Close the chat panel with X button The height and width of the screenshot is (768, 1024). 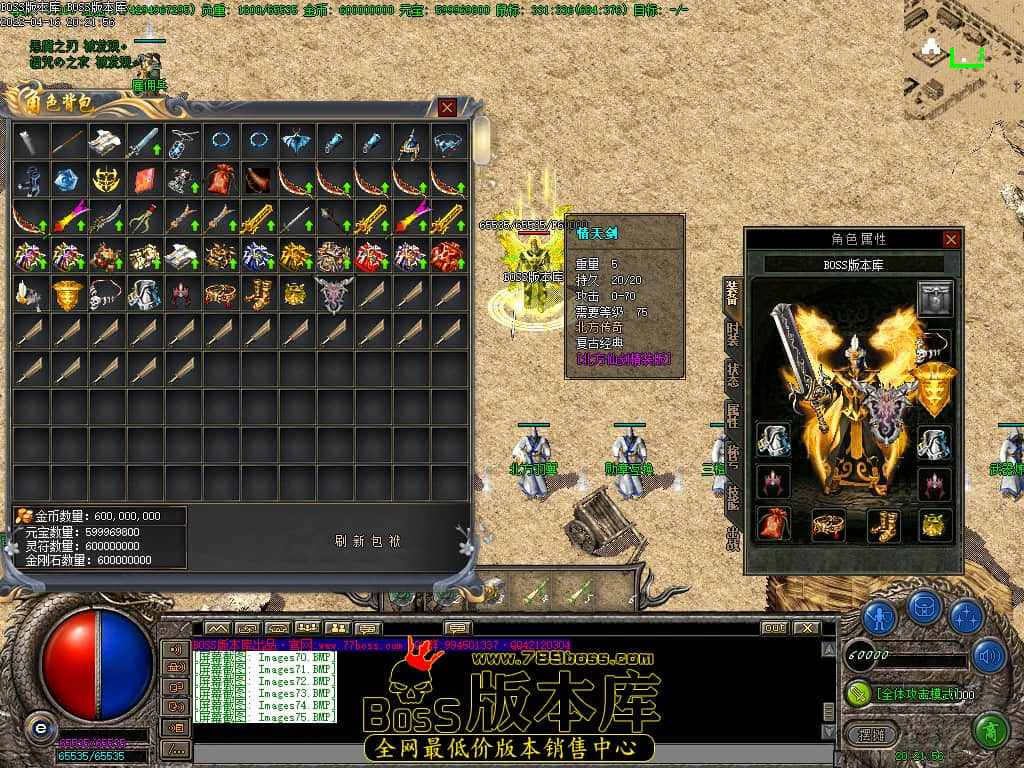click(807, 628)
